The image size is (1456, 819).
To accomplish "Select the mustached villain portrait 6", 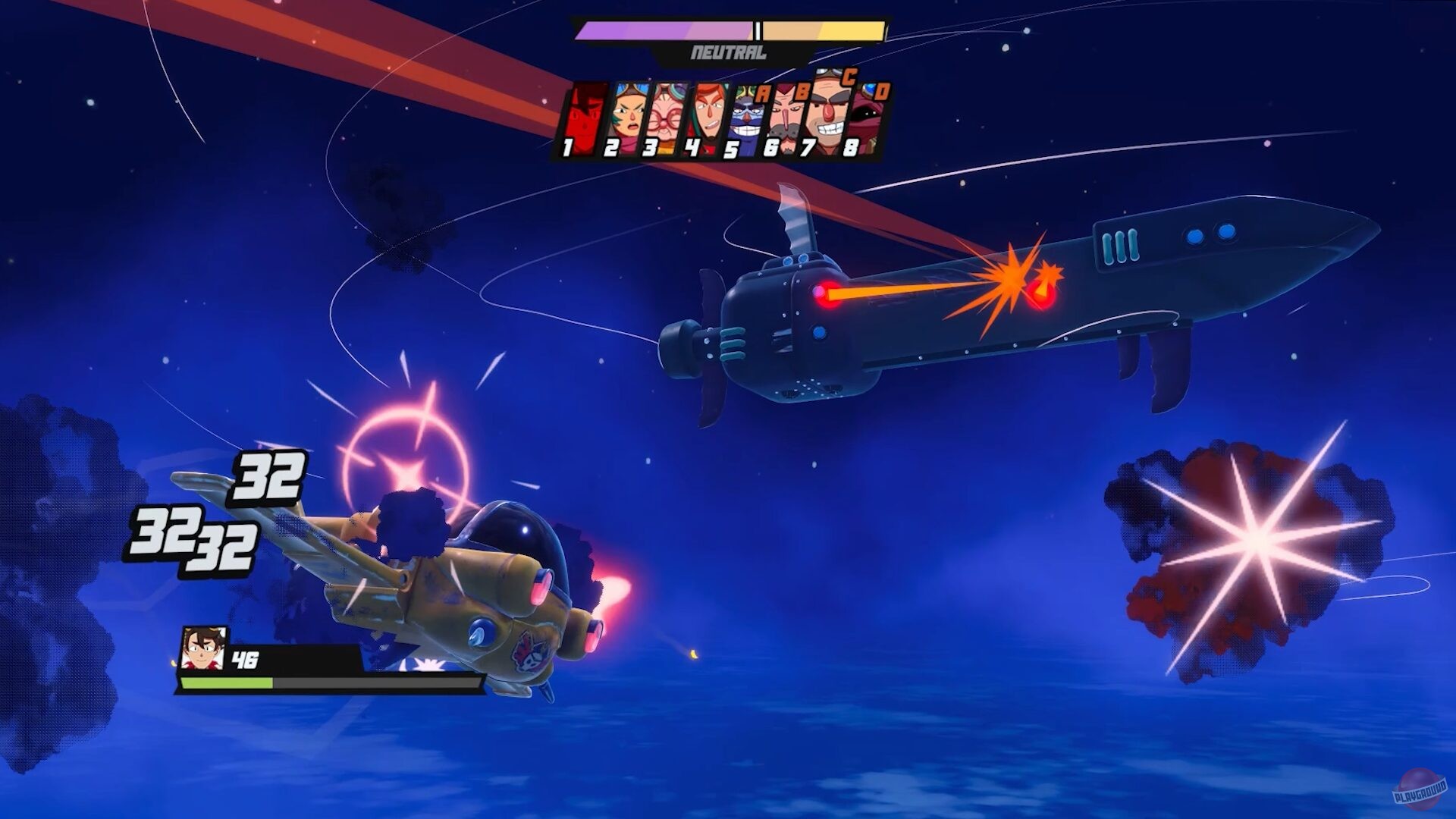I will pos(786,115).
